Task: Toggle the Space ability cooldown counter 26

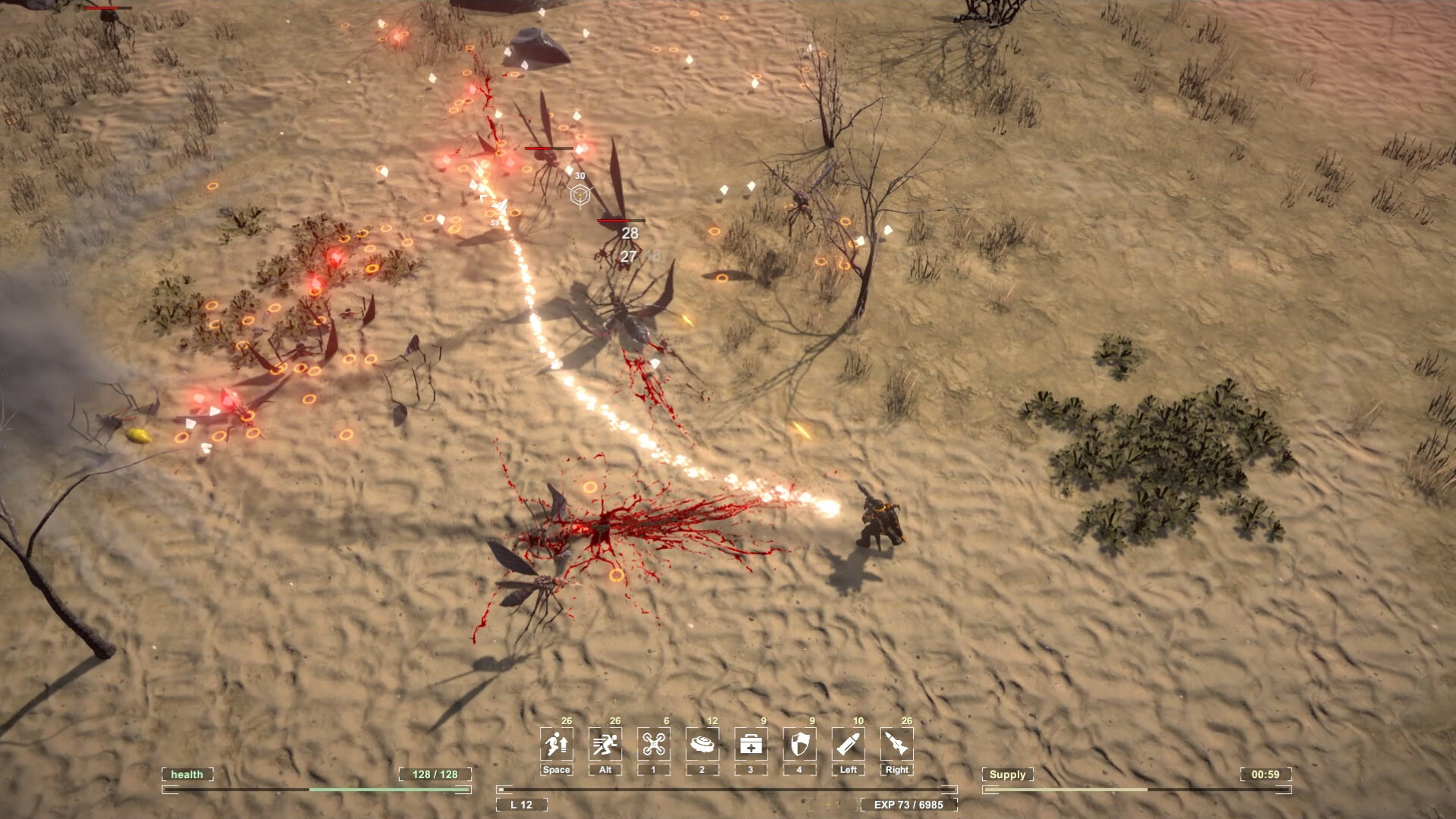Action: [x=566, y=720]
